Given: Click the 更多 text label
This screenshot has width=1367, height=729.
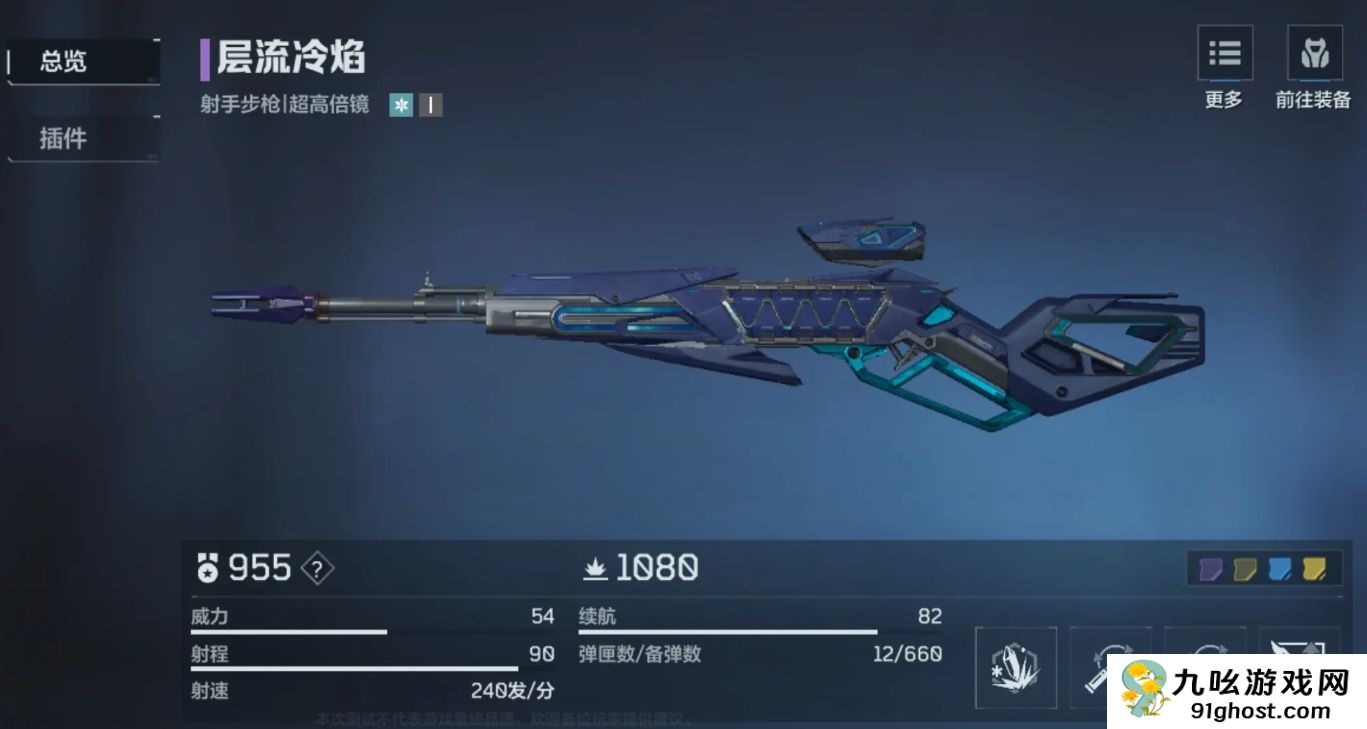Looking at the screenshot, I should (1223, 100).
